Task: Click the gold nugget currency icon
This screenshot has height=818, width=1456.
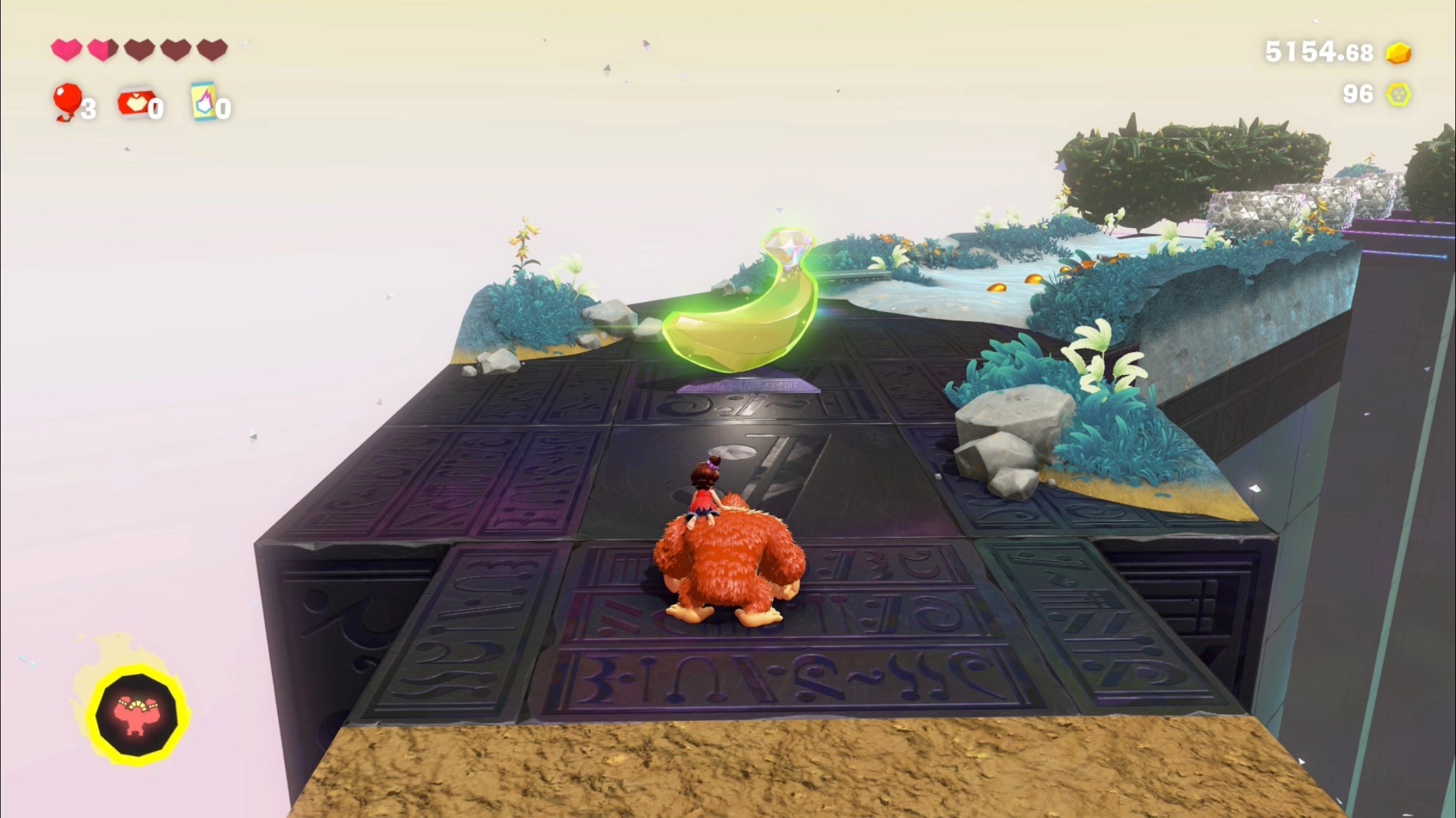Action: [x=1398, y=53]
